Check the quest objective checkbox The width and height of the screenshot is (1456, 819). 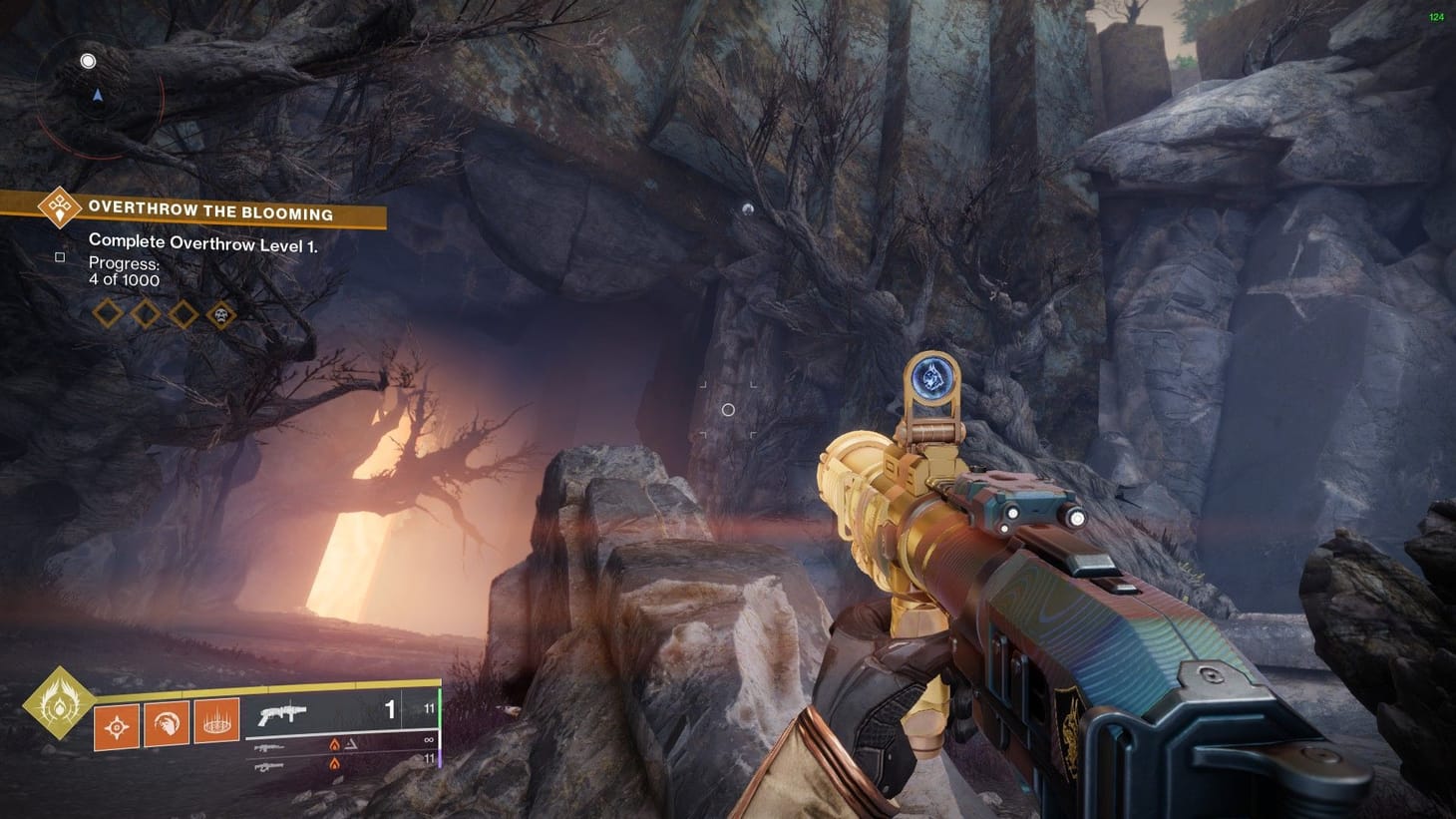(x=61, y=256)
